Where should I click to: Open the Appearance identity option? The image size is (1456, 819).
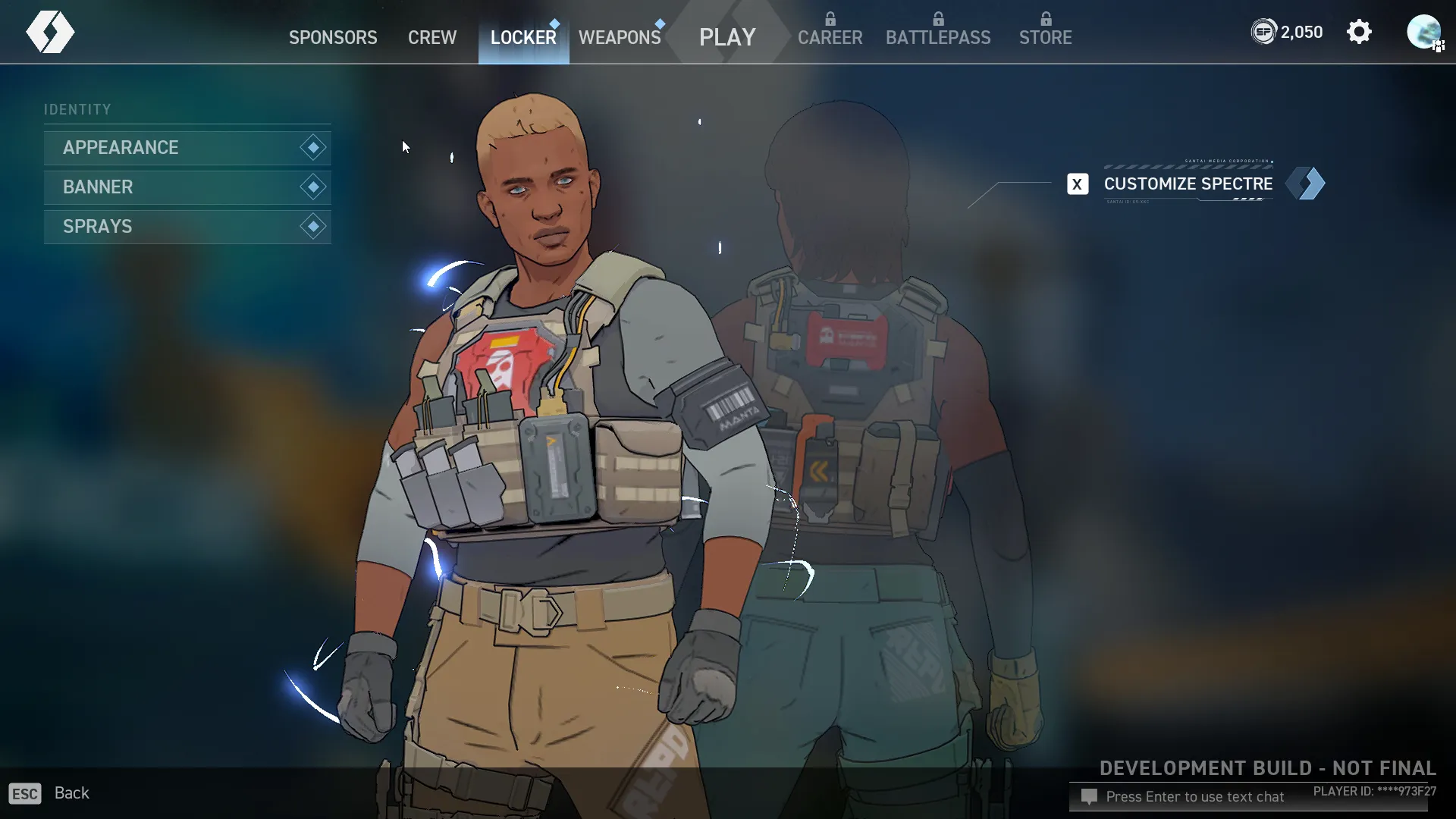pos(187,148)
